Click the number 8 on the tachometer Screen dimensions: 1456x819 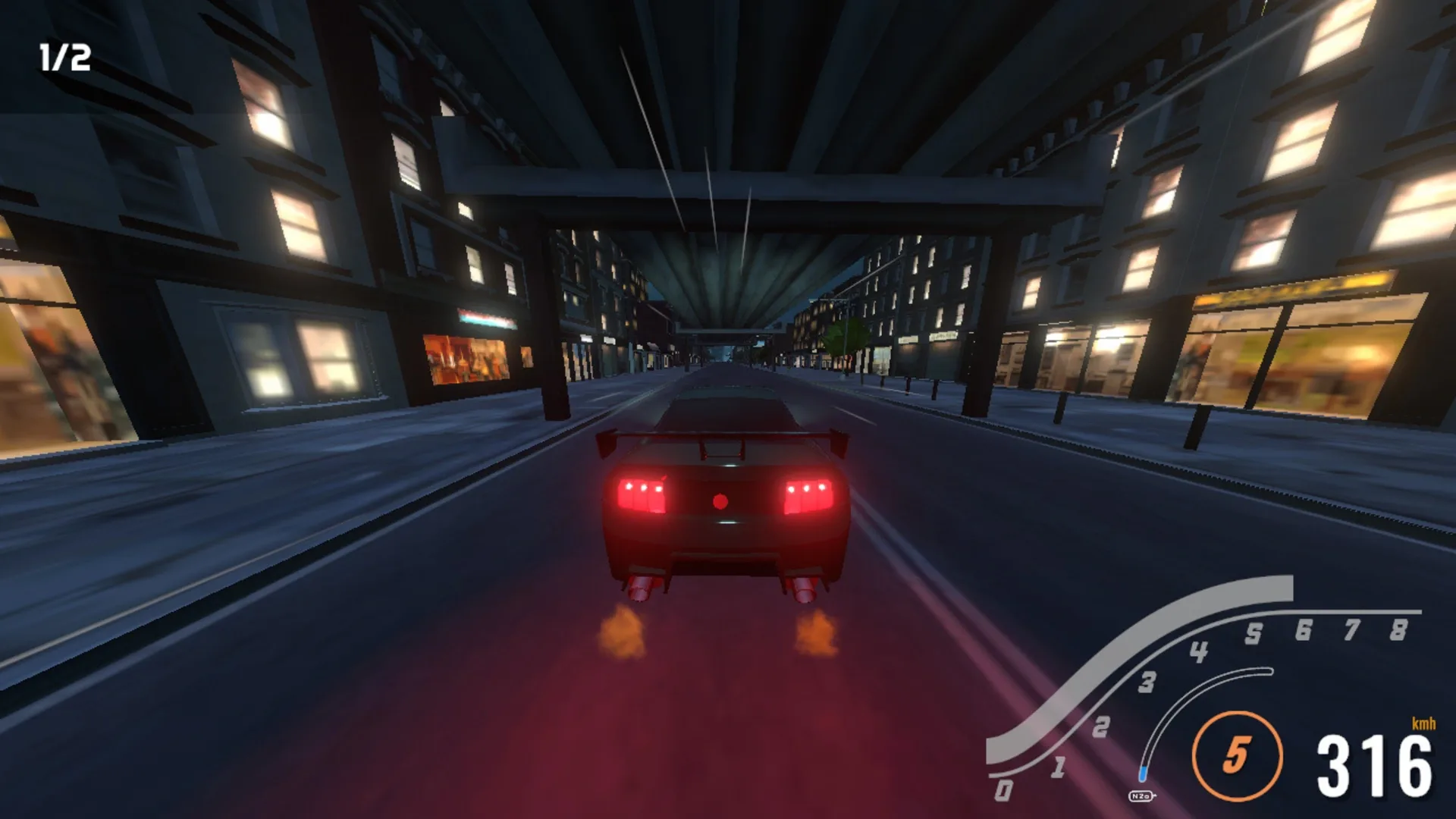pos(1398,631)
